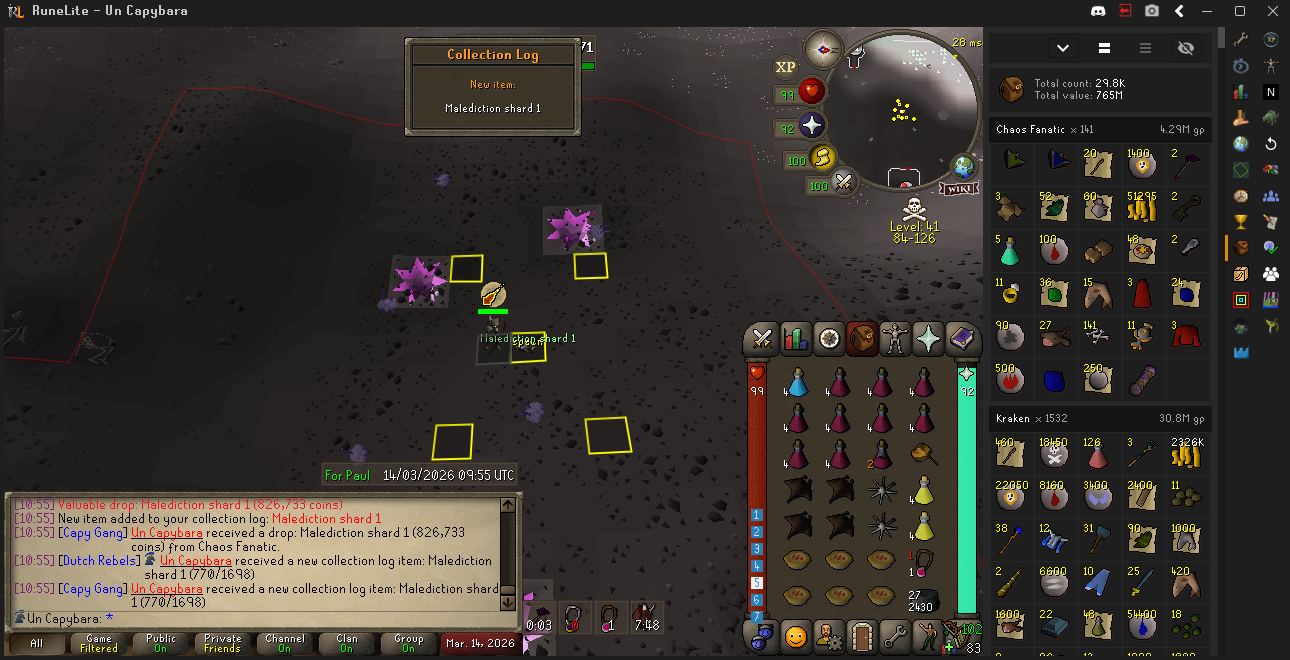Maximize the RuneLite window
Image resolution: width=1290 pixels, height=660 pixels.
click(x=1240, y=11)
